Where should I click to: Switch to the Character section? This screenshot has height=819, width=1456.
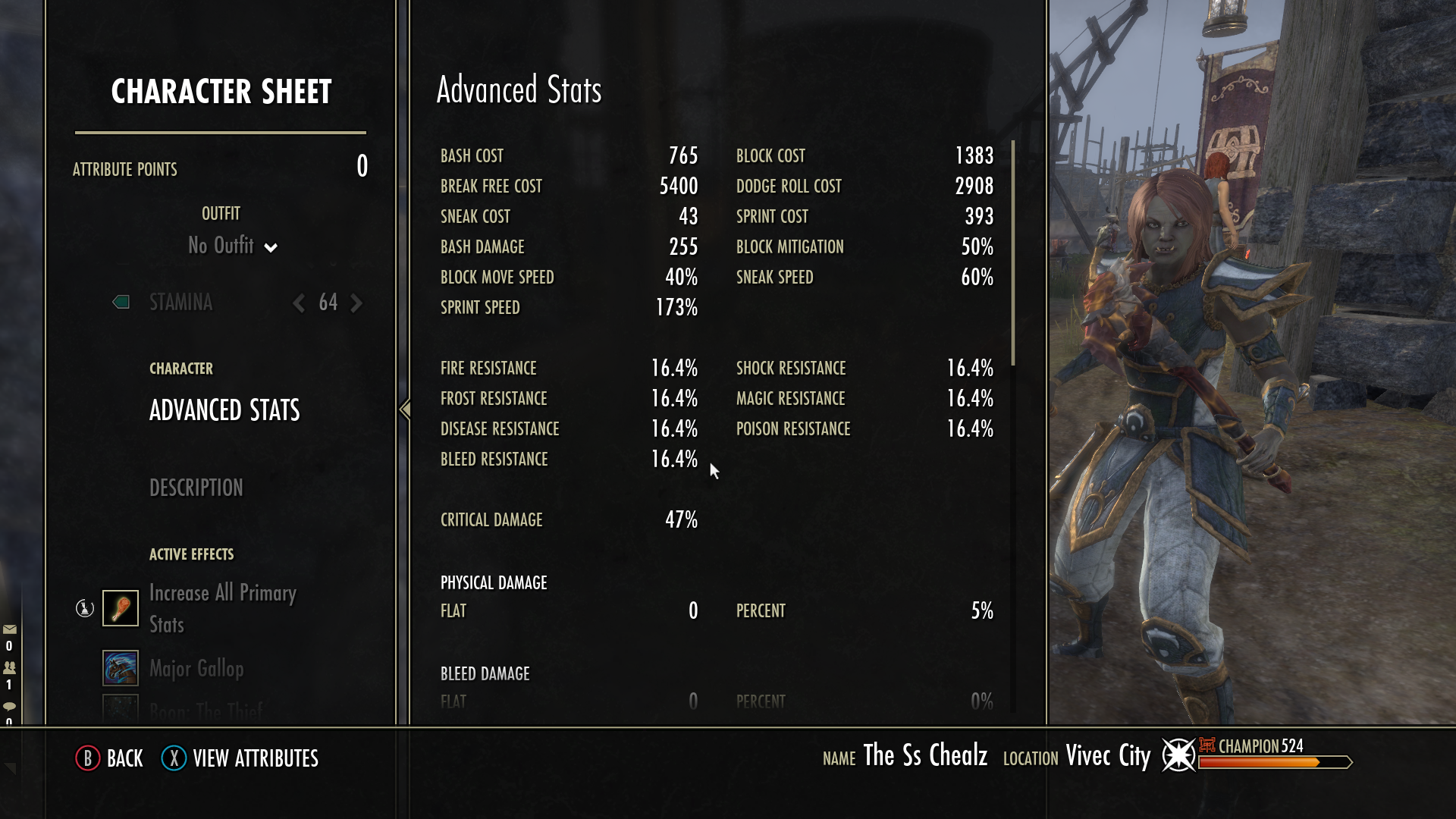pos(181,369)
